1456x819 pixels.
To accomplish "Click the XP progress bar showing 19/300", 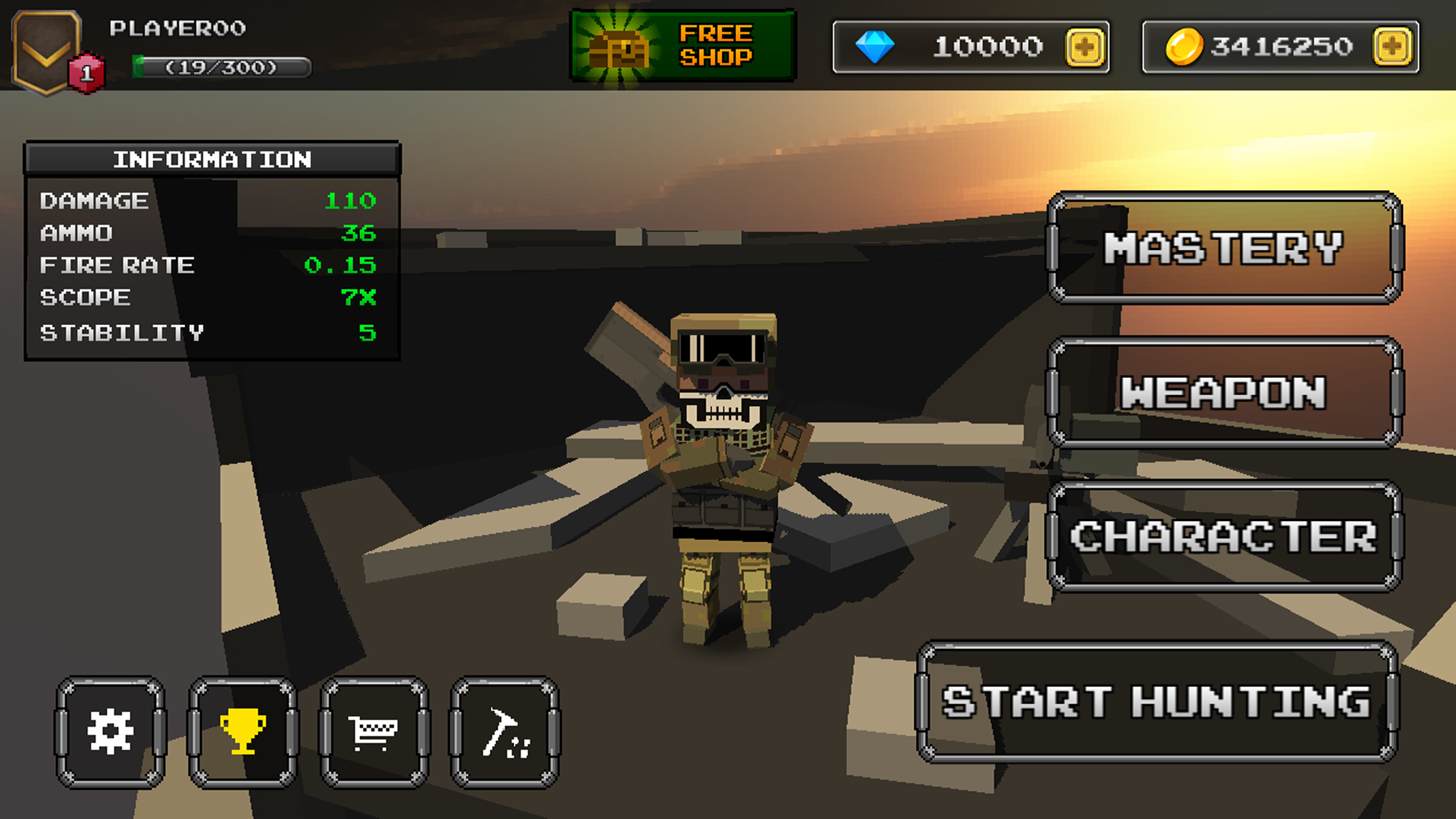I will (218, 67).
